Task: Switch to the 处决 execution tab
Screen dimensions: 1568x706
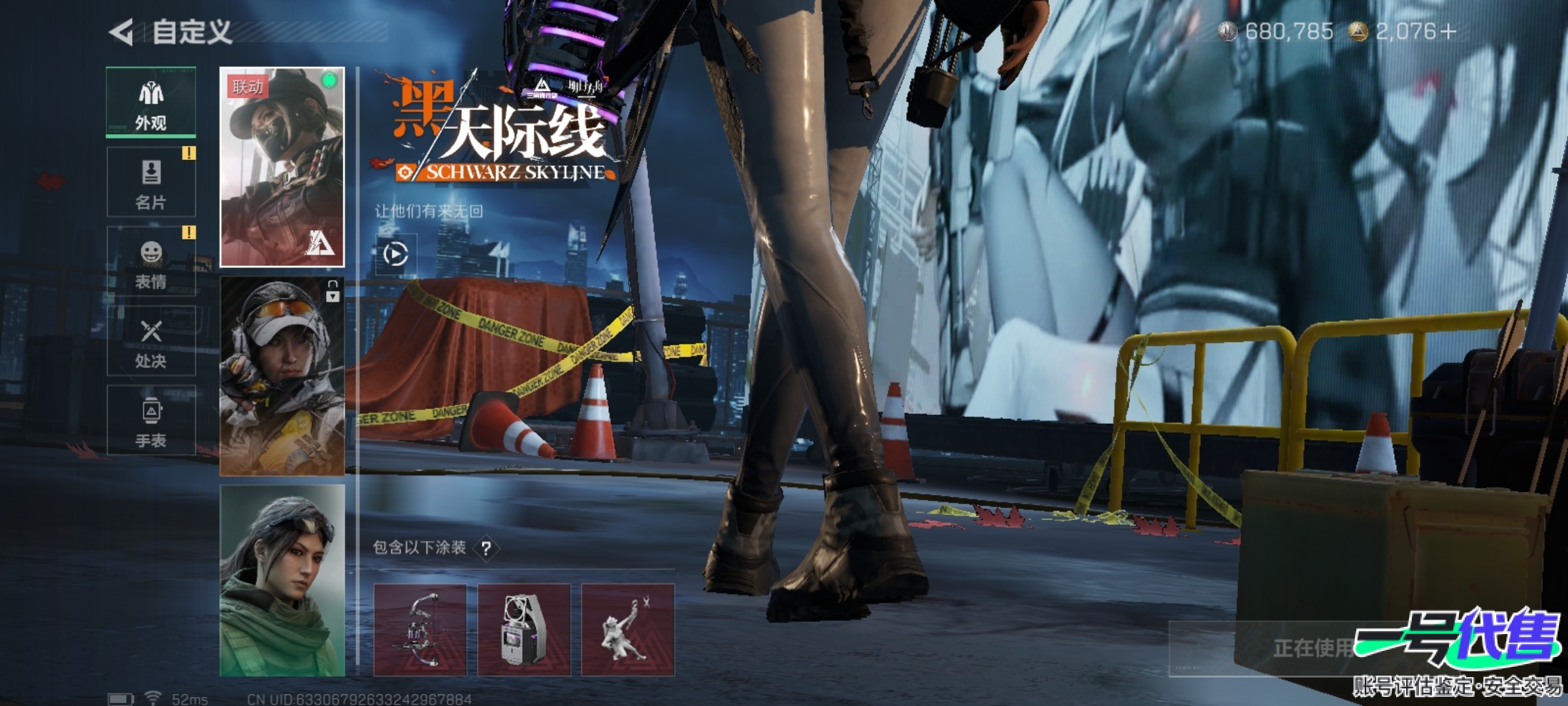Action: [151, 341]
